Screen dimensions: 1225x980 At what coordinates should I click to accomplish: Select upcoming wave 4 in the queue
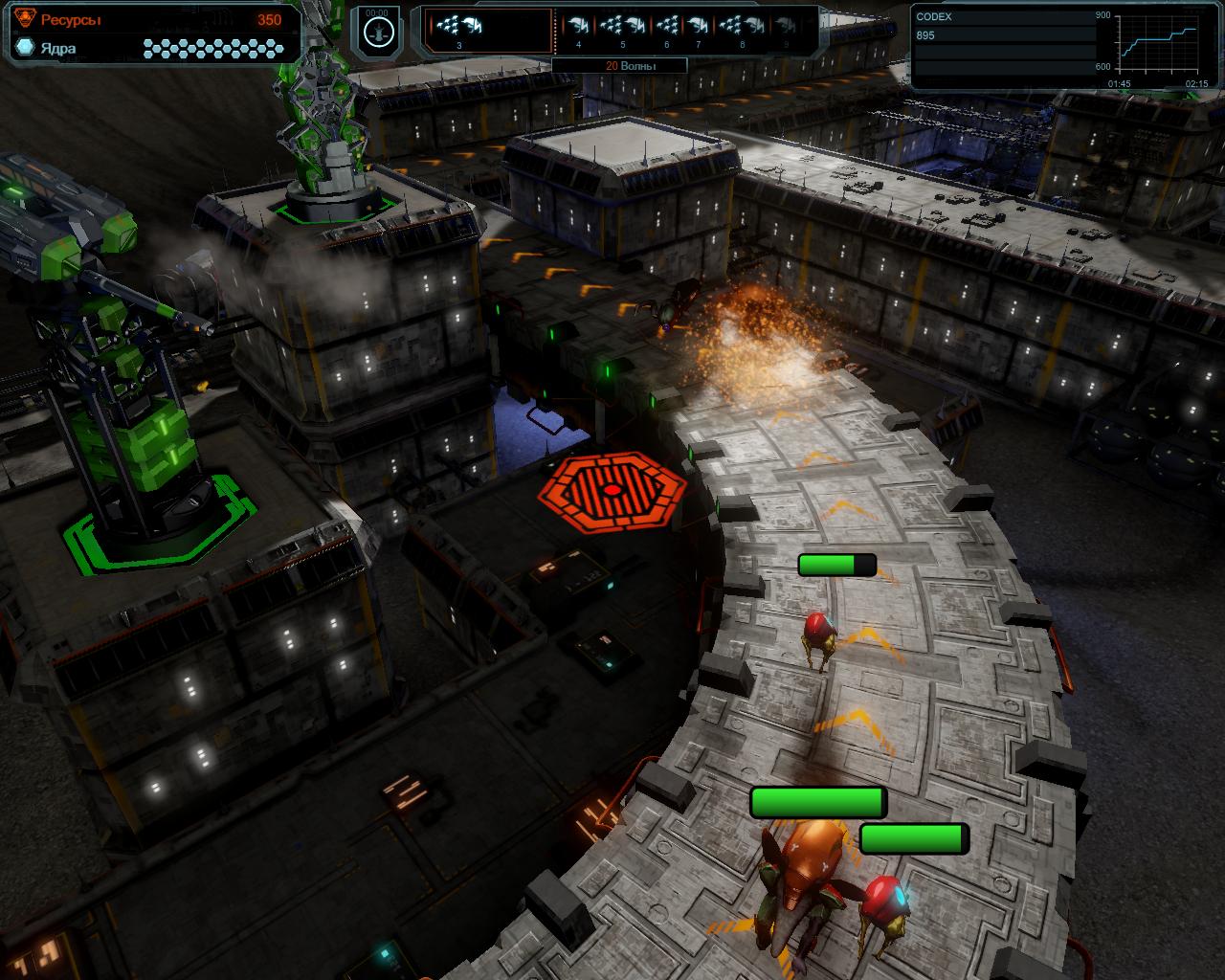pyautogui.click(x=578, y=30)
